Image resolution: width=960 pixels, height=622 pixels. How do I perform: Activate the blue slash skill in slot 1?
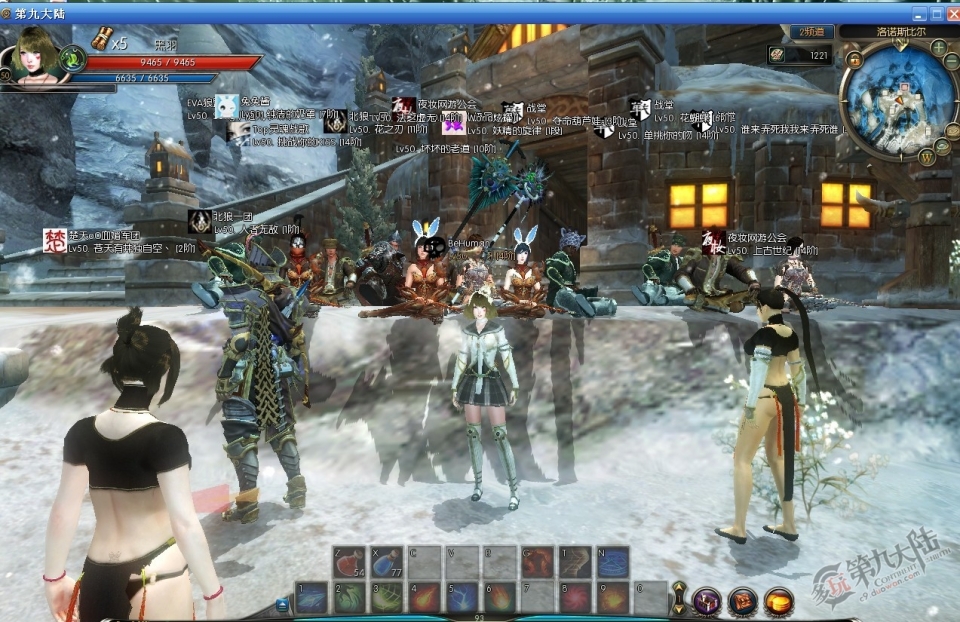312,598
